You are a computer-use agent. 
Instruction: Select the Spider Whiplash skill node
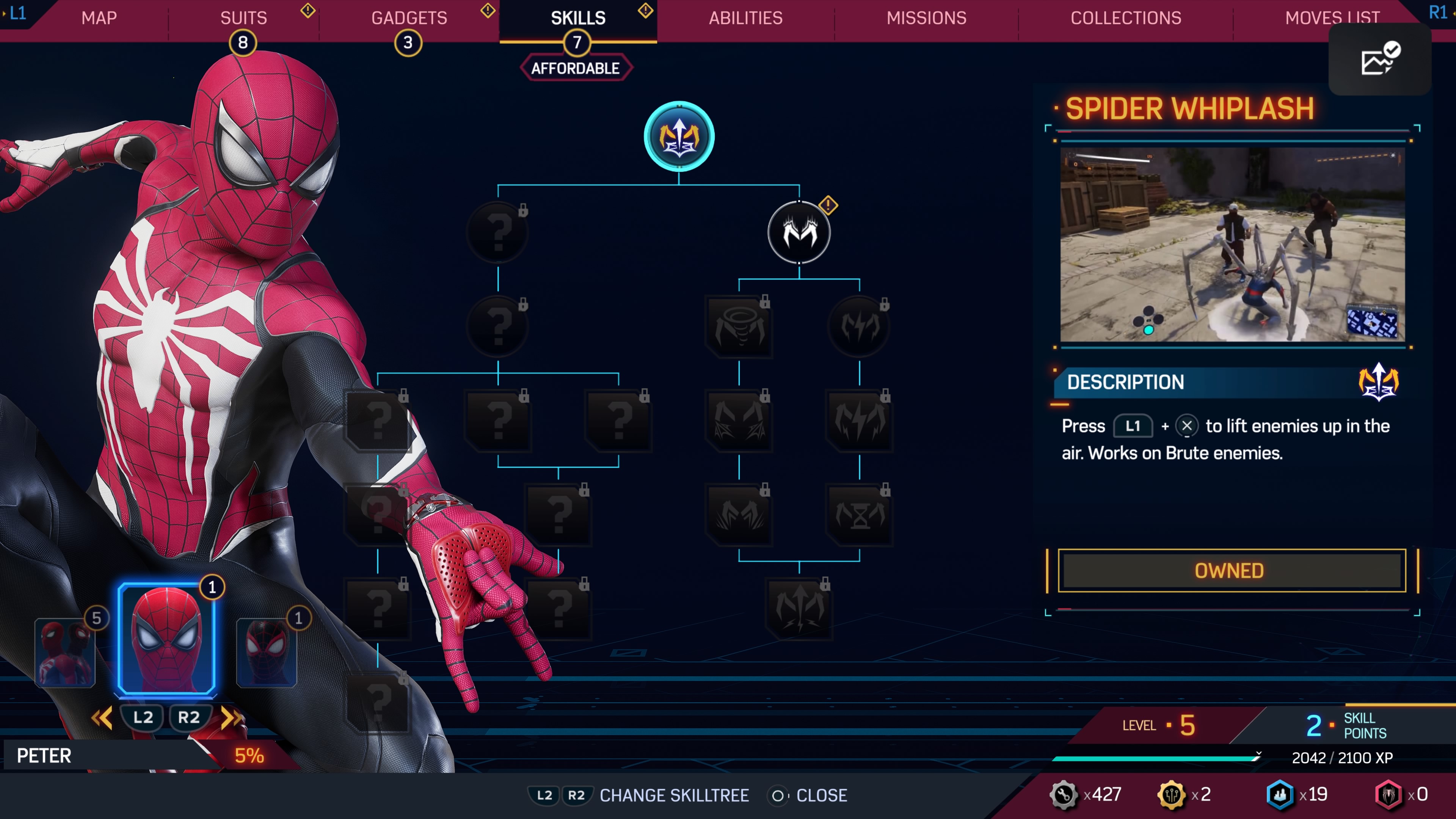coord(679,137)
